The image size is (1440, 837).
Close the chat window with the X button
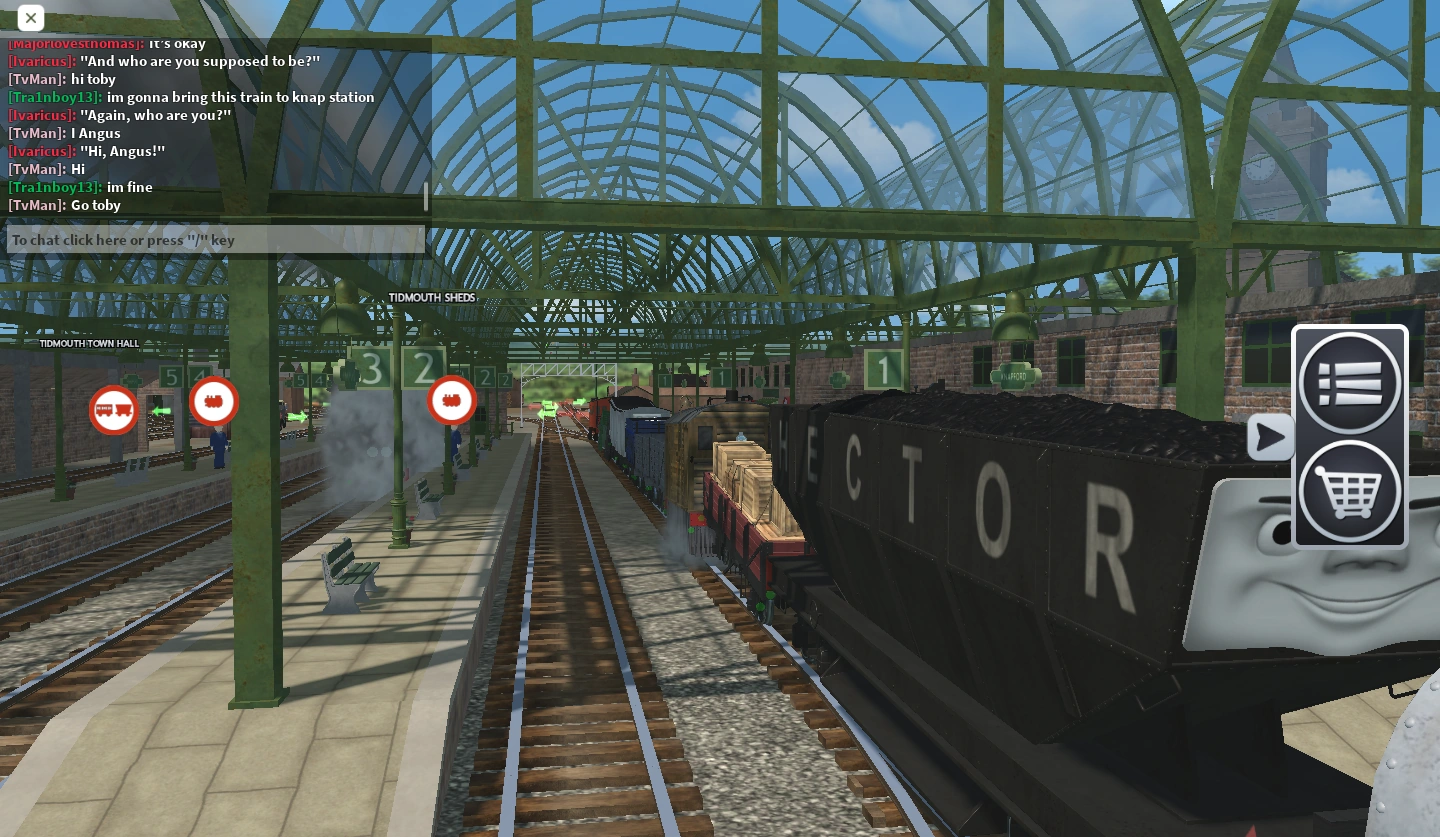pos(30,18)
